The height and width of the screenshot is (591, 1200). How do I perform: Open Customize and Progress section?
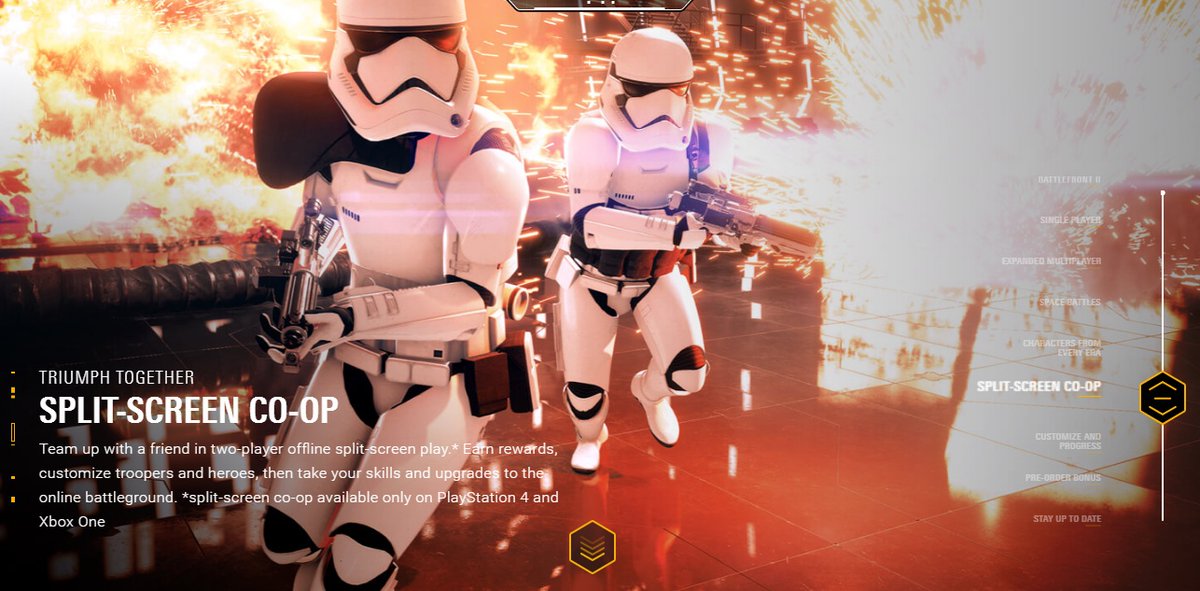point(1068,441)
